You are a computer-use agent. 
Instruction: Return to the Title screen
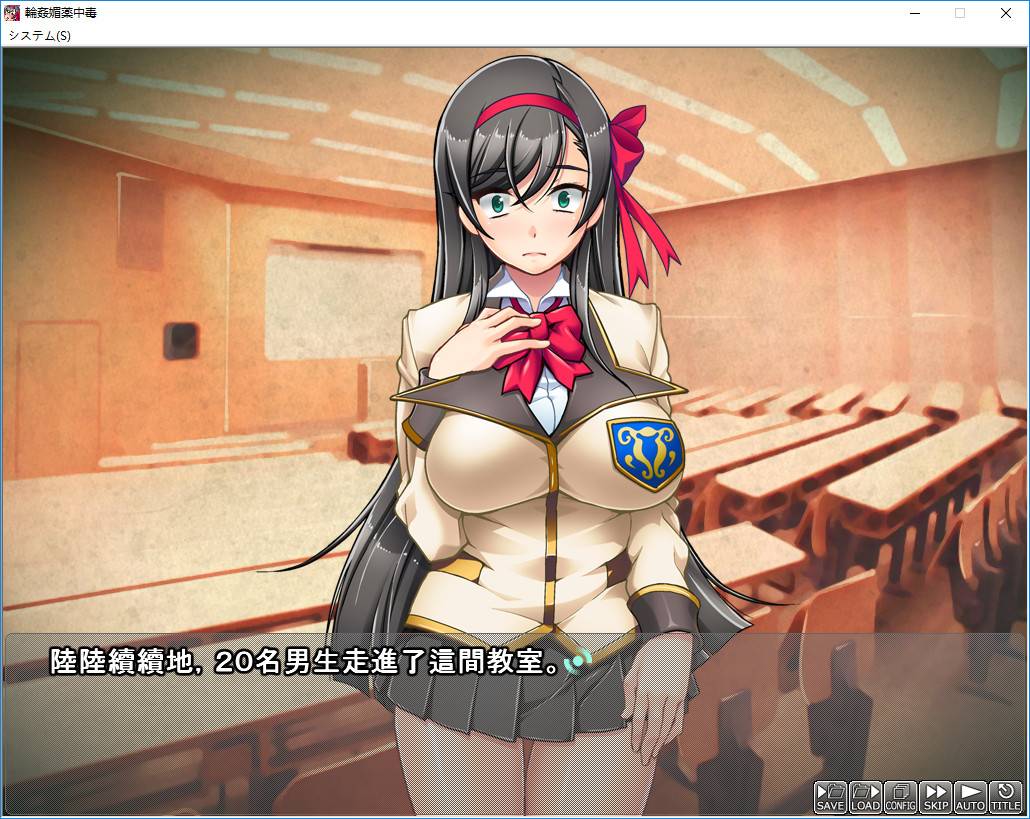tap(1005, 796)
